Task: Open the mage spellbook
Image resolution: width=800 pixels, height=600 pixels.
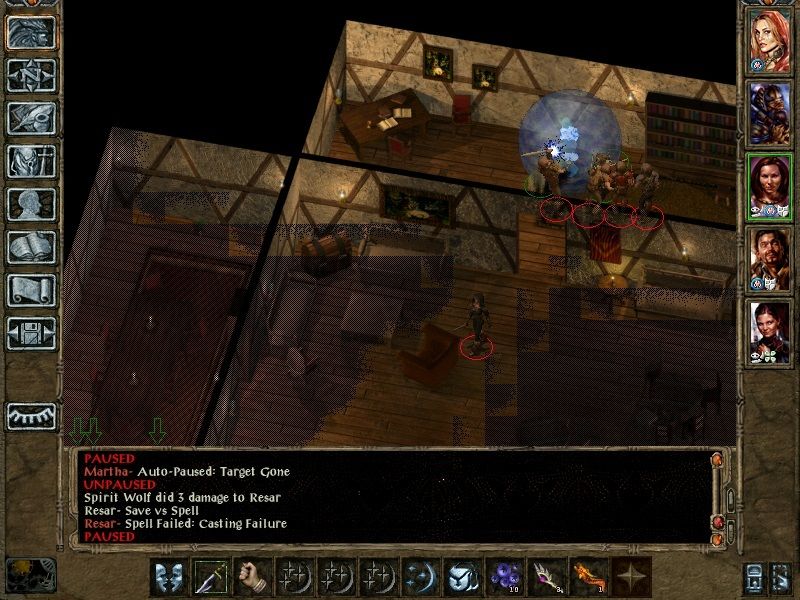Action: [x=31, y=247]
